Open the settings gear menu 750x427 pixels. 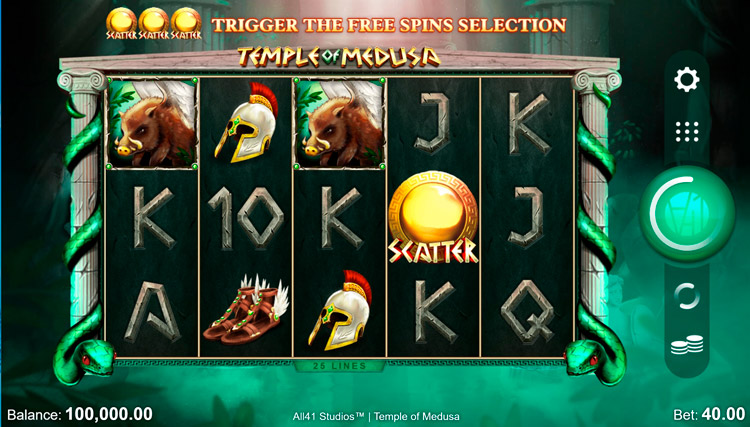click(x=687, y=79)
